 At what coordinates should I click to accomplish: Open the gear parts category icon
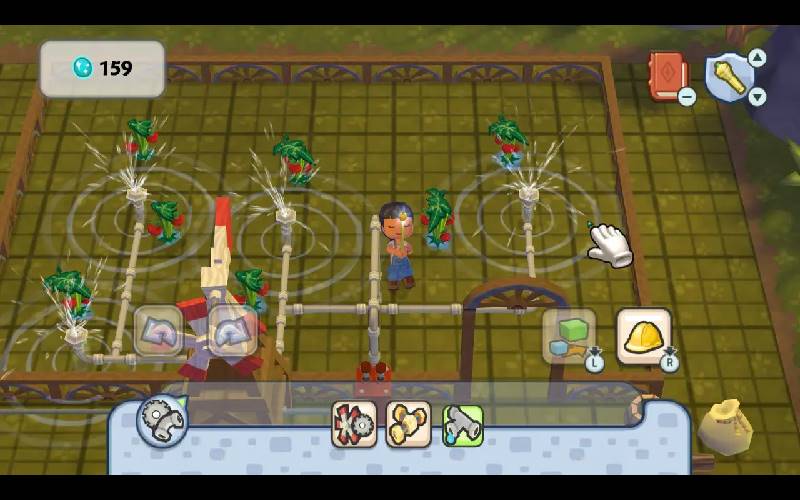pyautogui.click(x=161, y=420)
